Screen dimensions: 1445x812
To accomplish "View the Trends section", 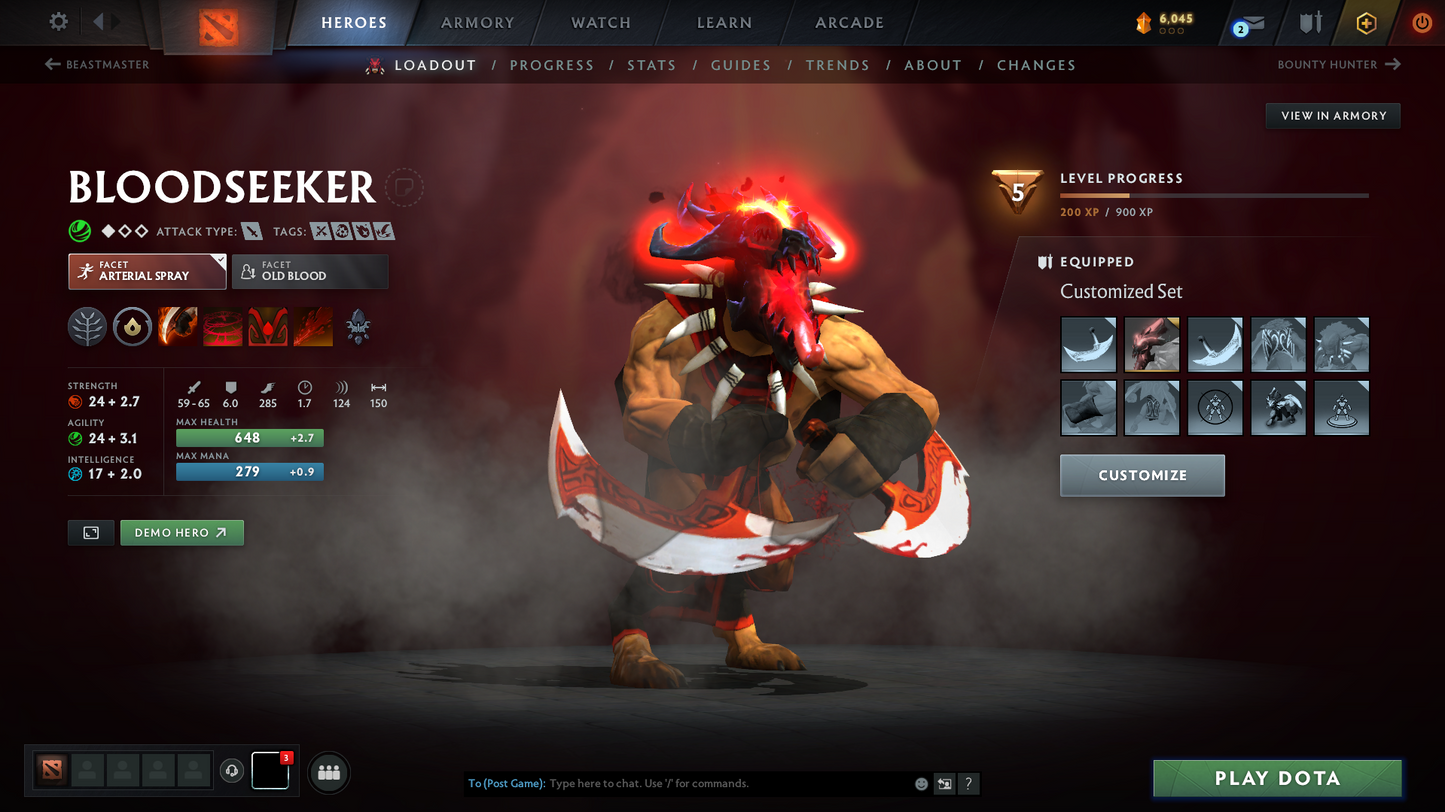I will [x=837, y=65].
